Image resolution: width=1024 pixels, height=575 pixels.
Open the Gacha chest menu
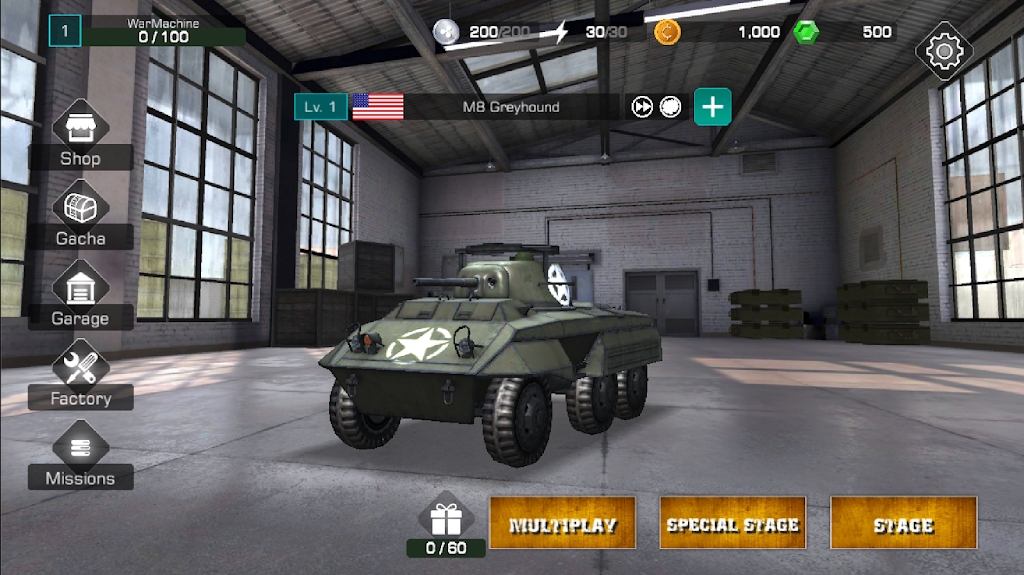tap(80, 217)
